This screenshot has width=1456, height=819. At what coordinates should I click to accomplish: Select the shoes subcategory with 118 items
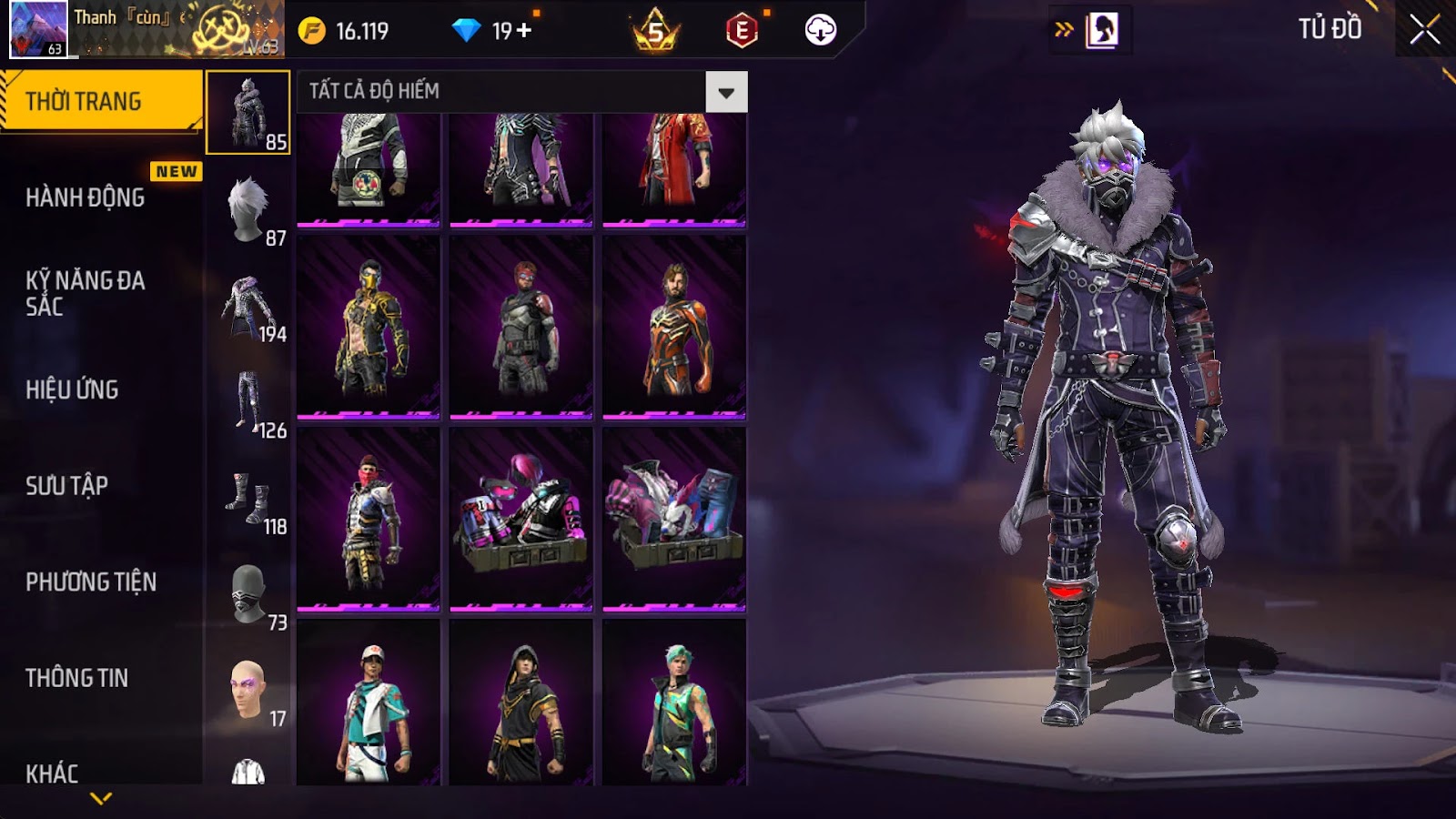[x=248, y=498]
